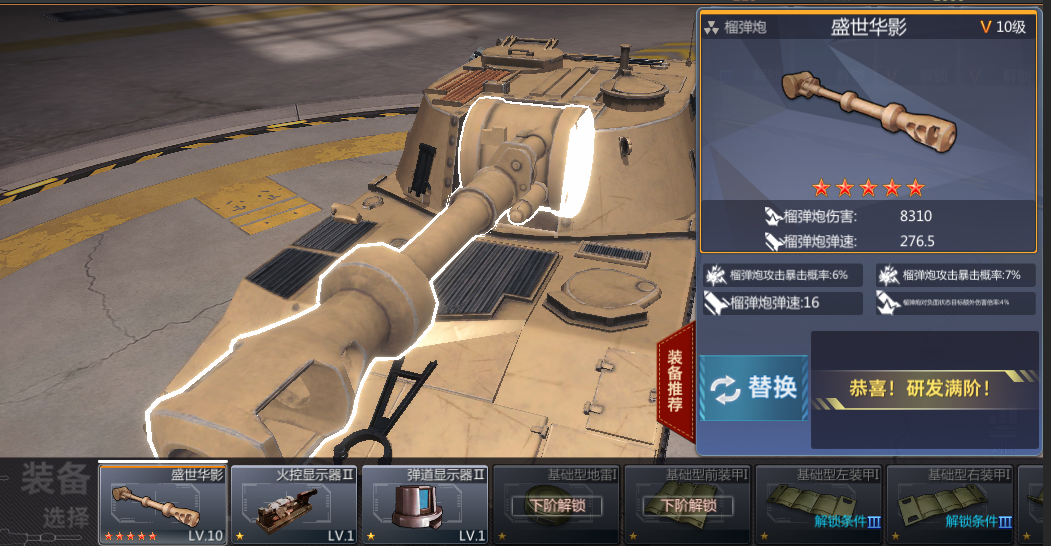Select the 弹道显示器Ⅱ equipment slot
The image size is (1051, 546).
[x=425, y=504]
